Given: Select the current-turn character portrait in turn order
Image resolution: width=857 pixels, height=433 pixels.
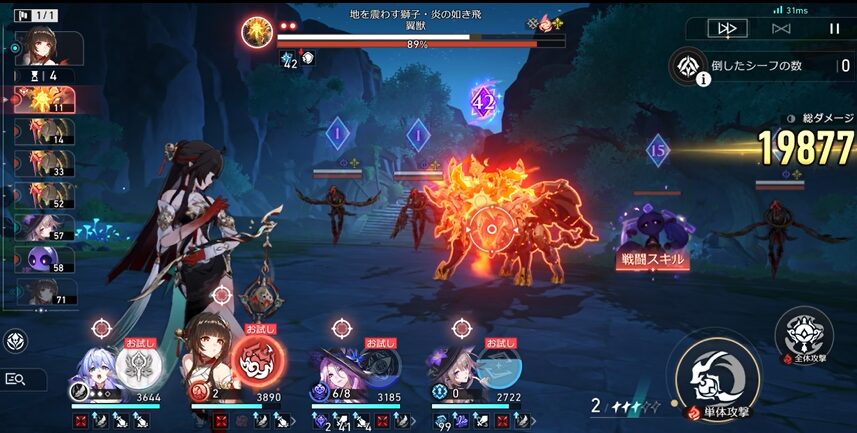Looking at the screenshot, I should (47, 46).
